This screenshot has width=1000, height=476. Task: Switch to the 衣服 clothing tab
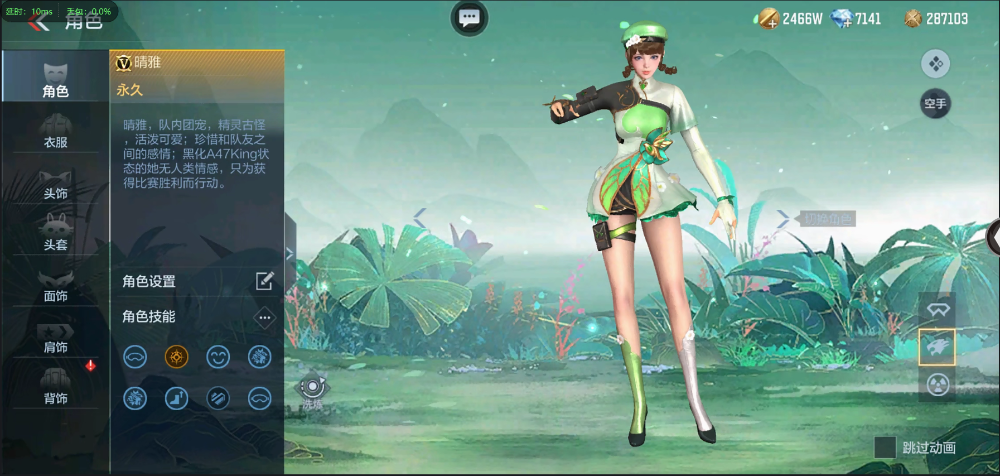coord(55,130)
